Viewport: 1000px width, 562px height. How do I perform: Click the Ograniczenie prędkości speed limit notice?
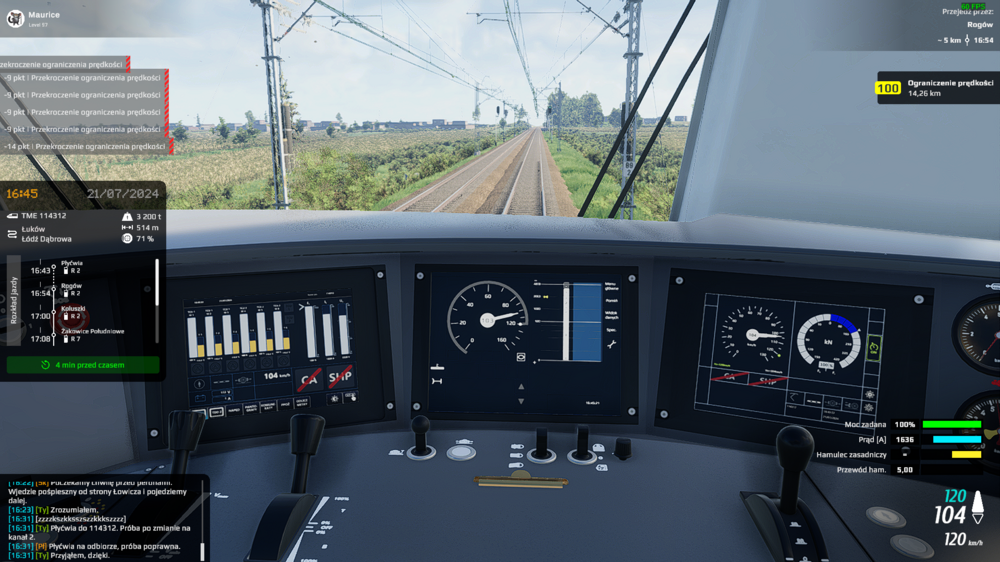937,88
